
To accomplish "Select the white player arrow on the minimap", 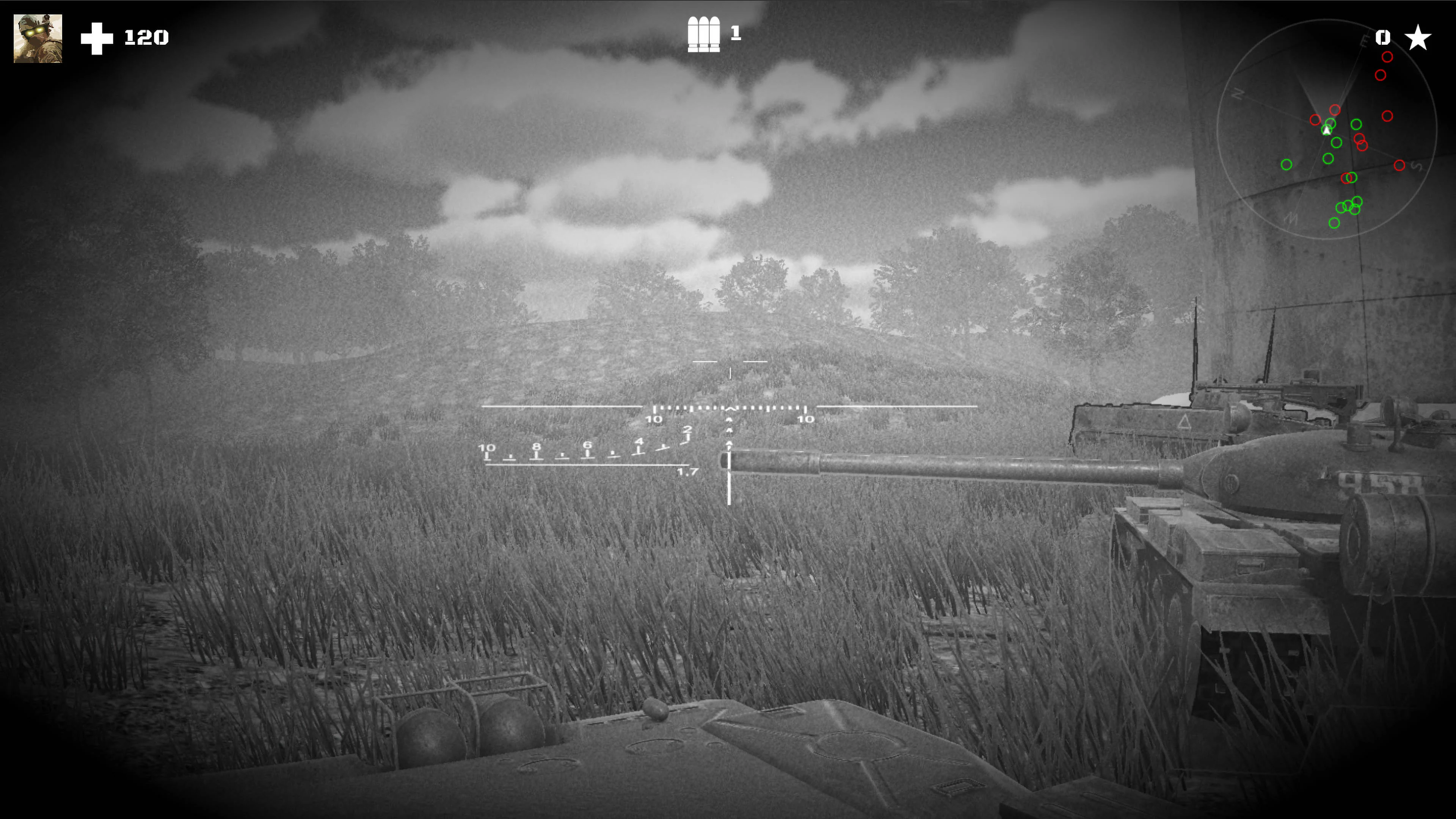I will [x=1327, y=130].
